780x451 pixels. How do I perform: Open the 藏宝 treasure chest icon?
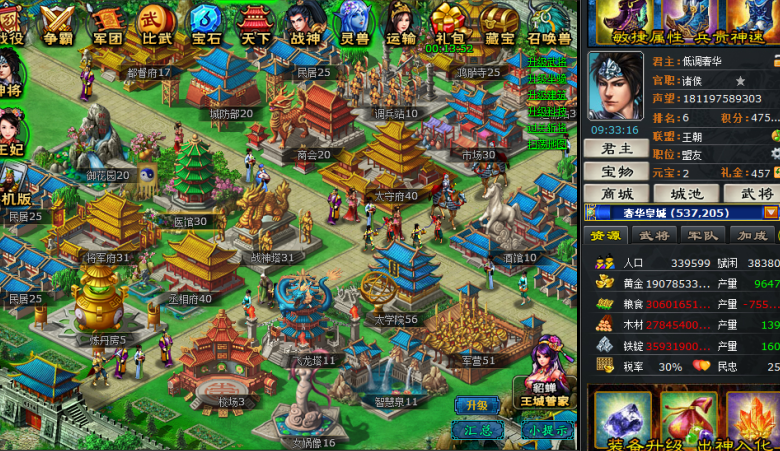pyautogui.click(x=498, y=22)
